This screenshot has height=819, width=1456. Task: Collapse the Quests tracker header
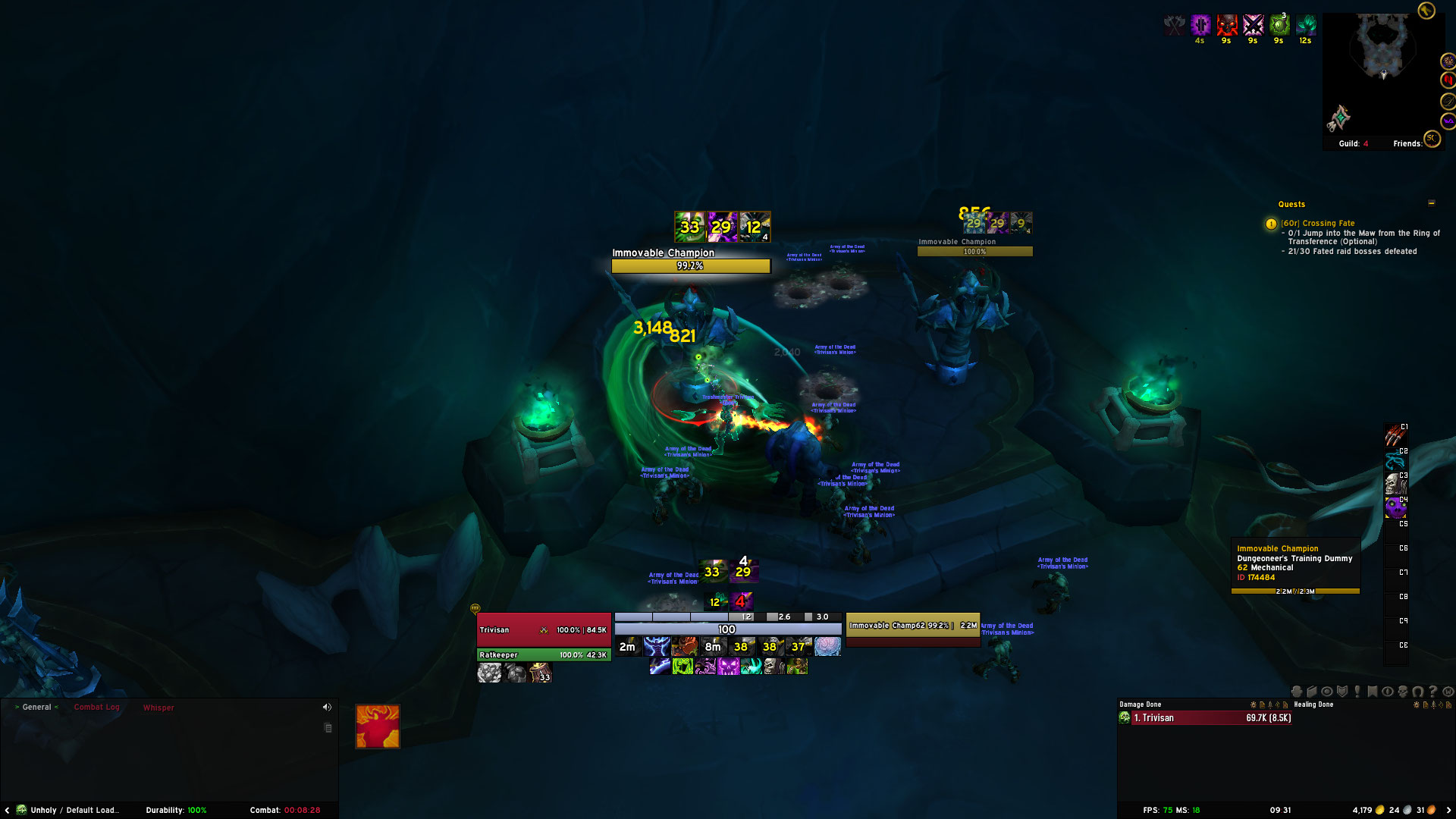pyautogui.click(x=1431, y=203)
